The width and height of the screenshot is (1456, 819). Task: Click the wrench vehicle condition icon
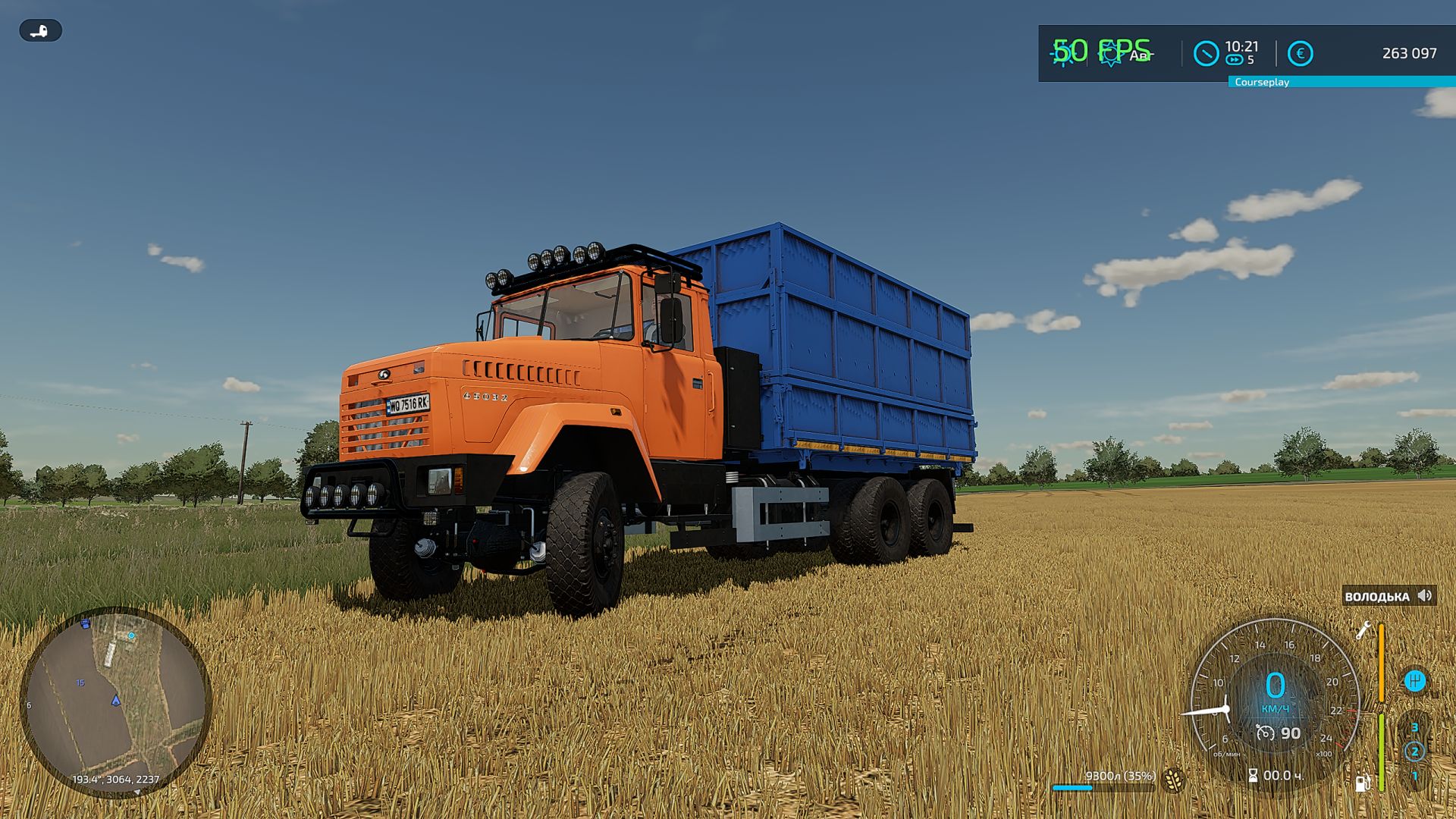tap(1363, 630)
